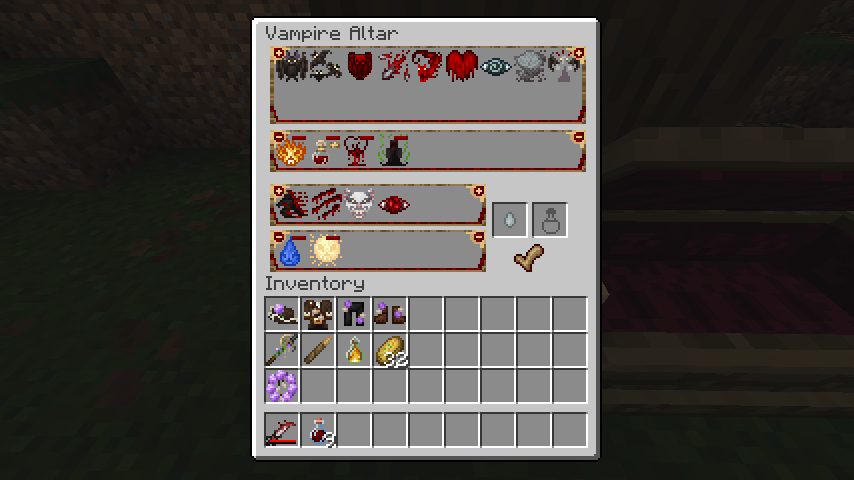
Task: Select the bat icon in the top row
Action: point(291,67)
